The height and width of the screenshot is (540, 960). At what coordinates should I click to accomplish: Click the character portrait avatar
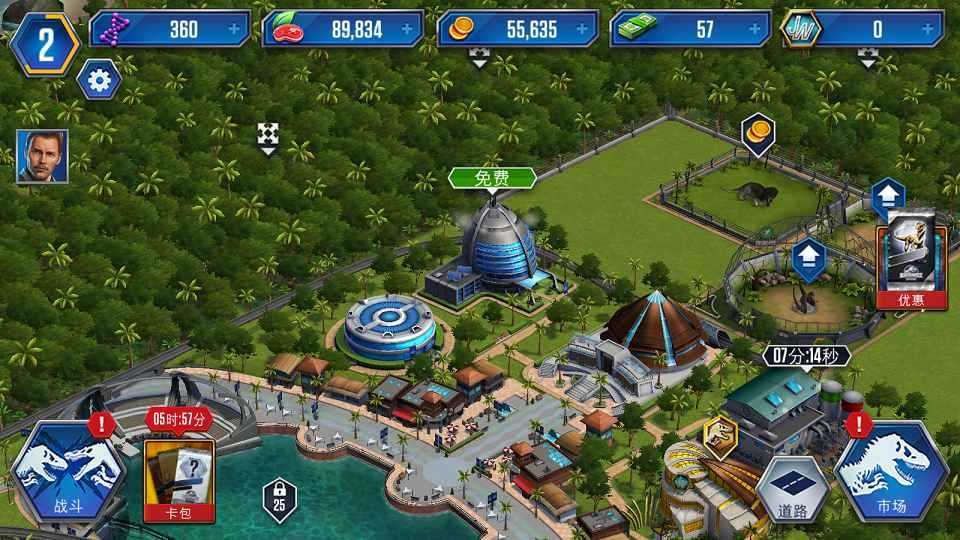click(42, 157)
